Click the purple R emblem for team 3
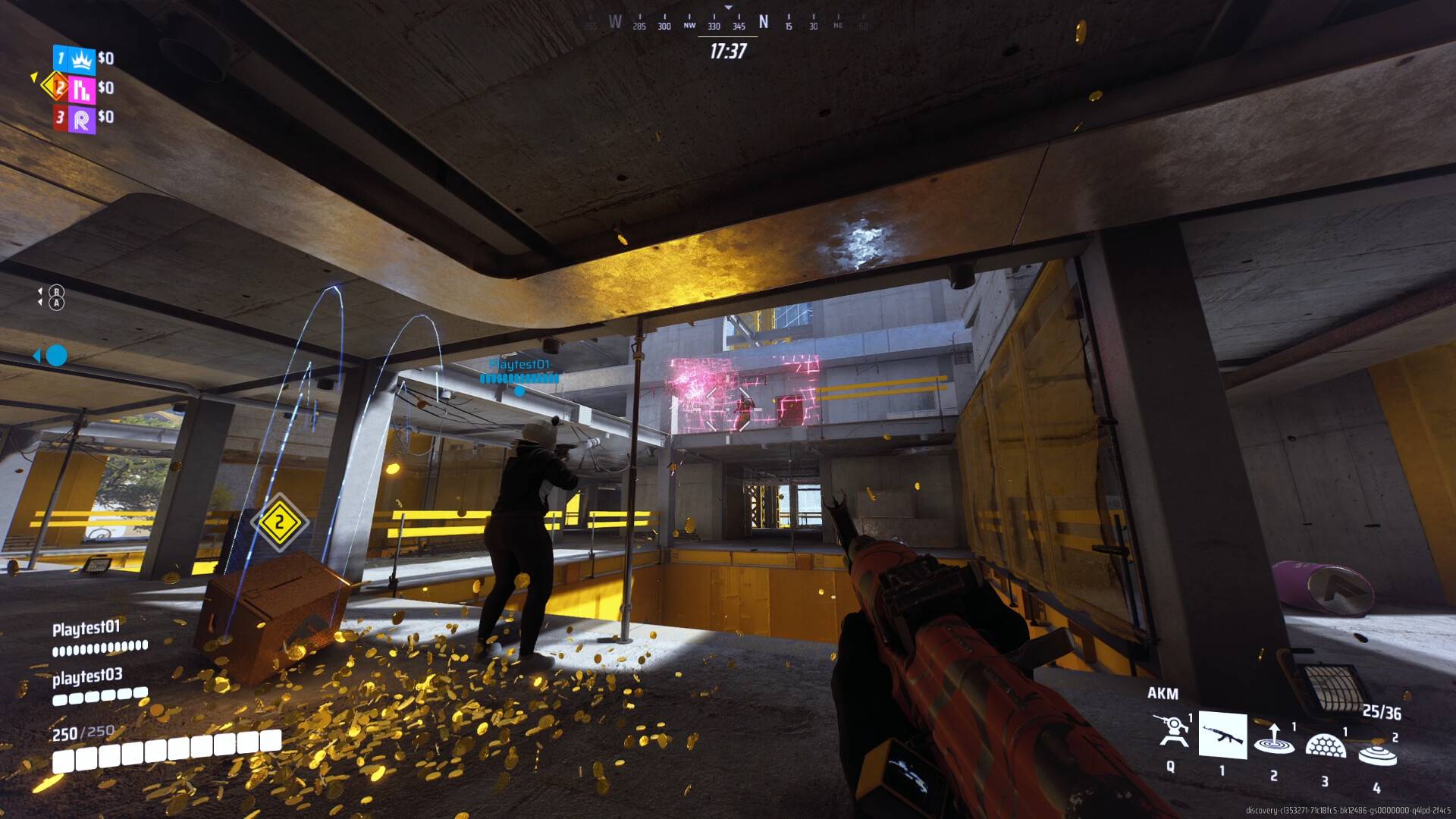 [x=81, y=117]
